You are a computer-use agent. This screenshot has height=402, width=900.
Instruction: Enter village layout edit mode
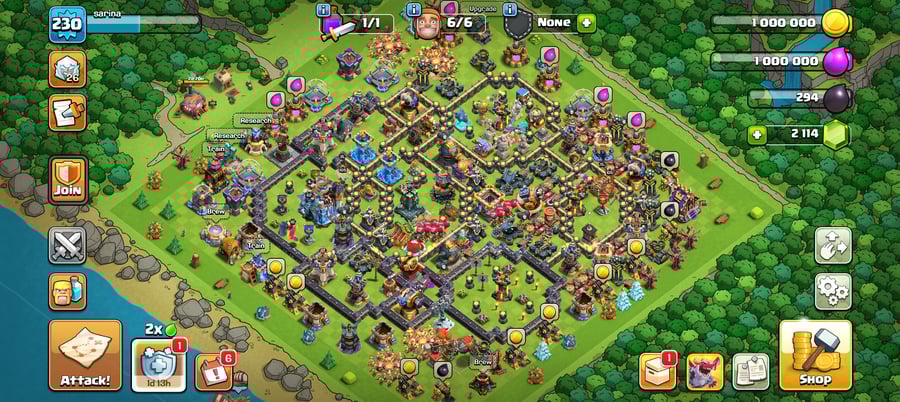point(833,245)
